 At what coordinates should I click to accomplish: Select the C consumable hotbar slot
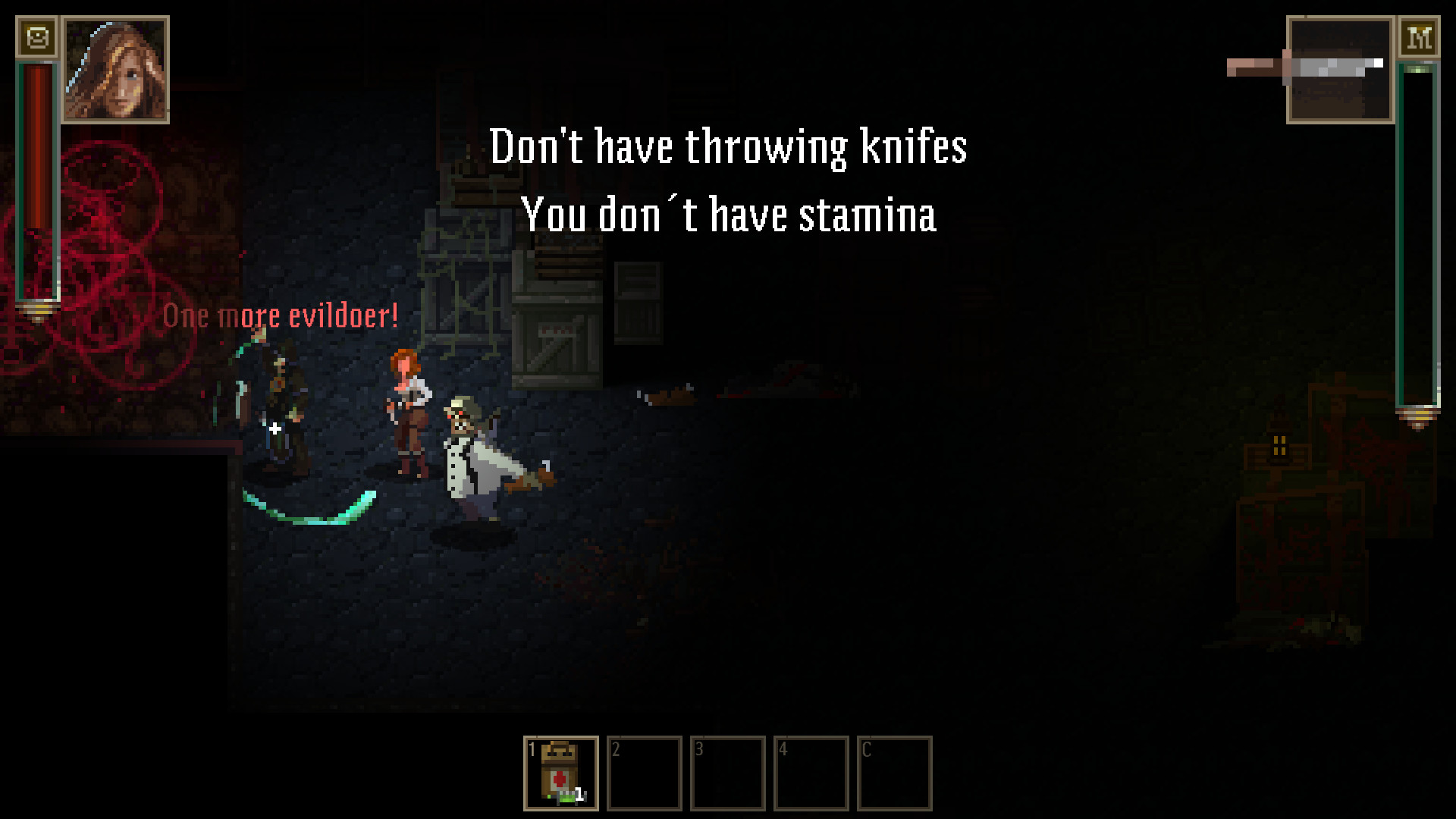[894, 772]
